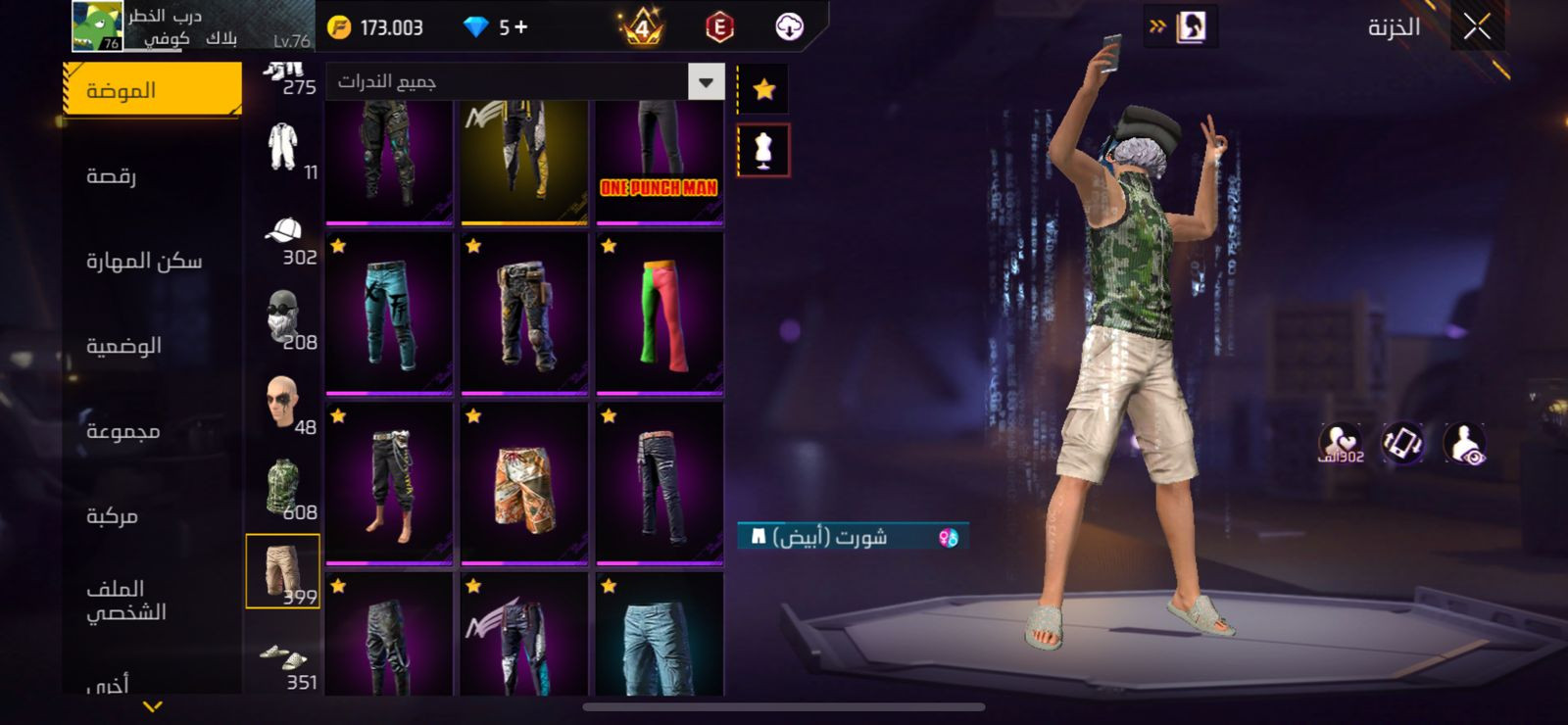Open the رقصة emotes tab

pos(112,176)
